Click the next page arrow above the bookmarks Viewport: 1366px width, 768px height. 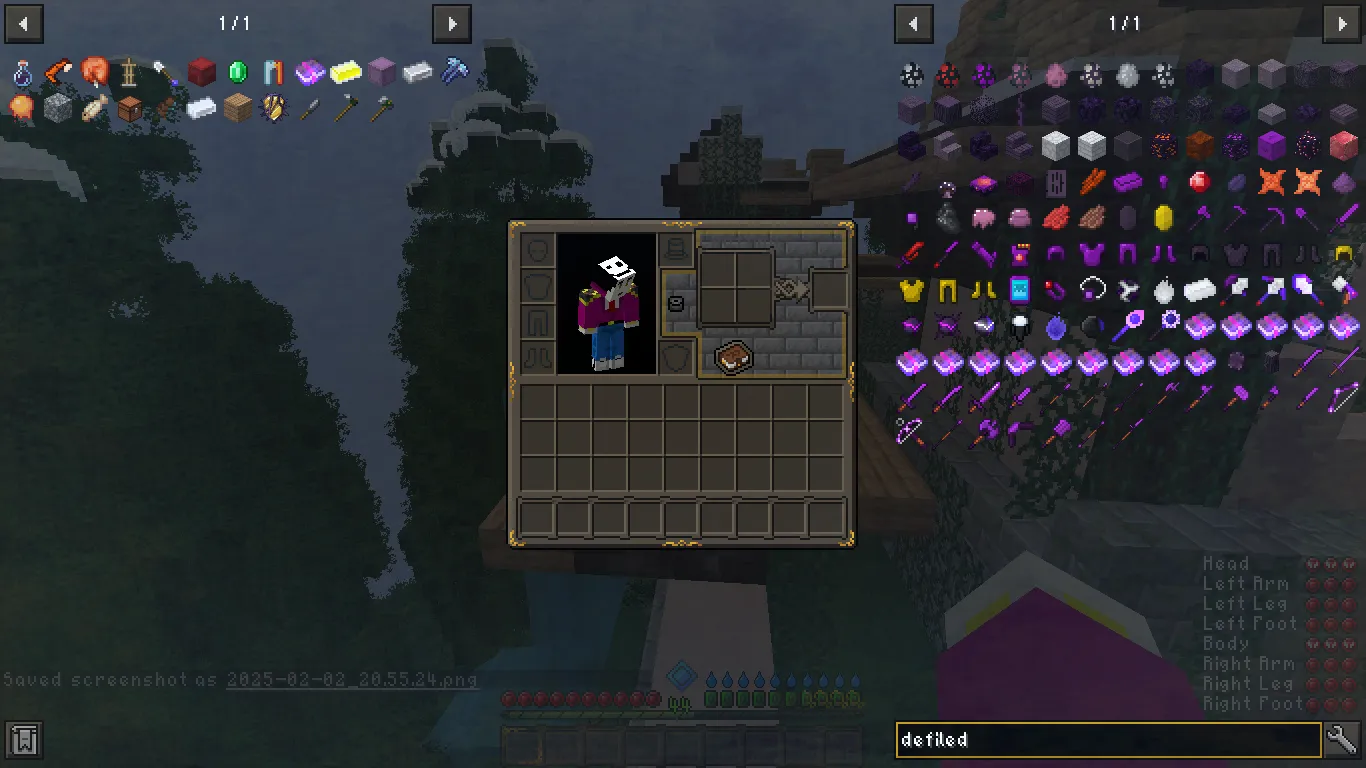[451, 24]
